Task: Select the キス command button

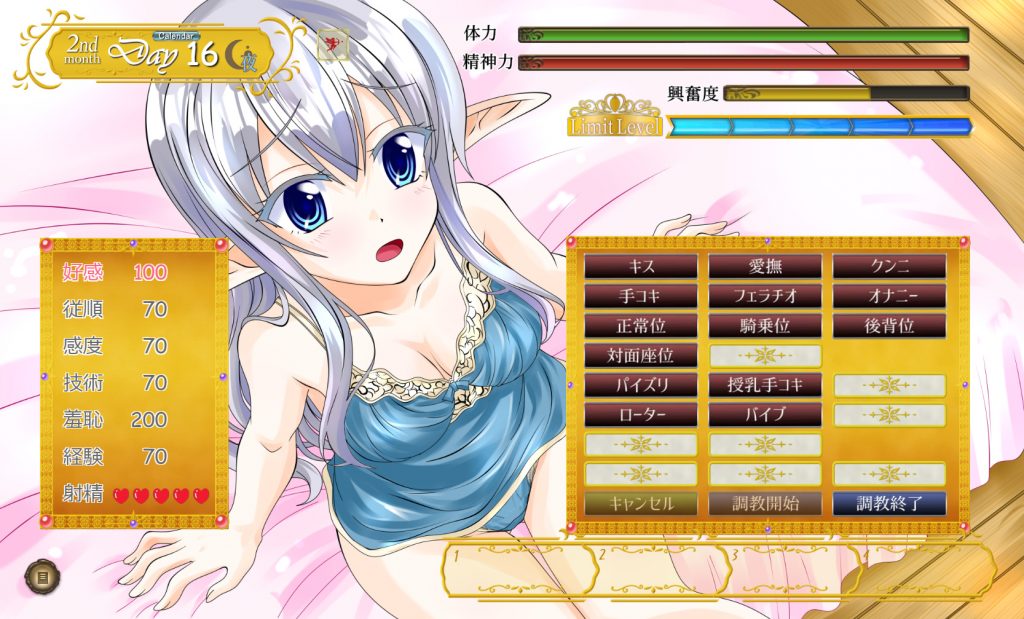Action: tap(641, 266)
